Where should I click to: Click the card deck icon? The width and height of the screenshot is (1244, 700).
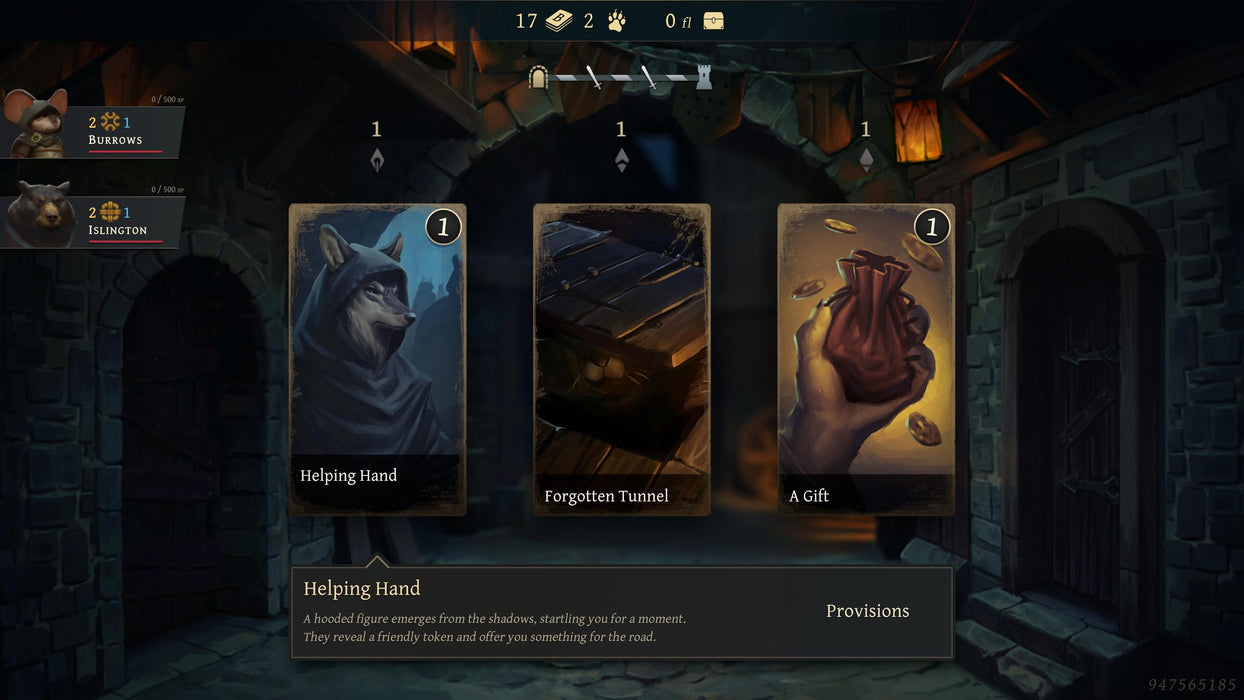[x=559, y=21]
